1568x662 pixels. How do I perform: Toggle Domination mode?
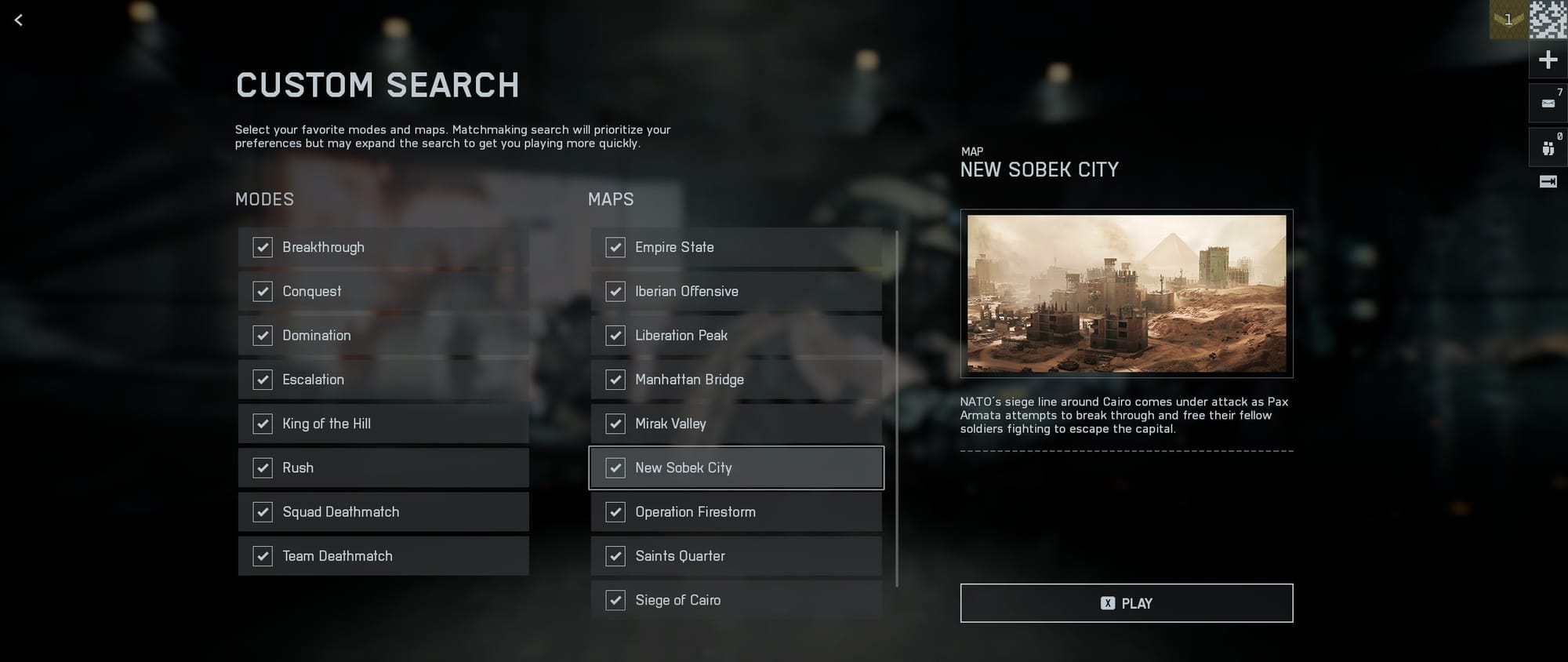click(263, 336)
